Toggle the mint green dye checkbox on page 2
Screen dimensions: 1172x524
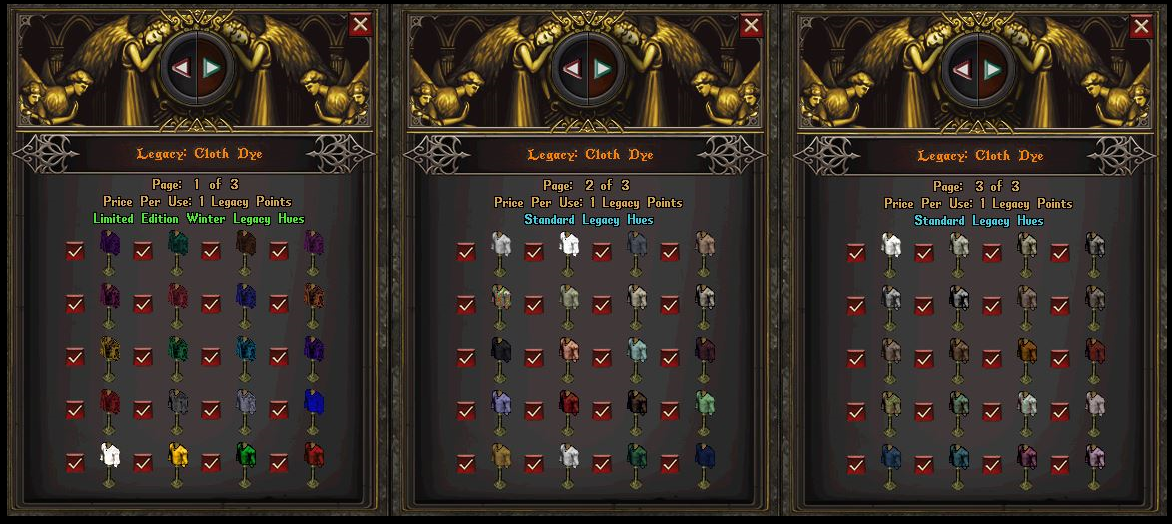[x=669, y=409]
